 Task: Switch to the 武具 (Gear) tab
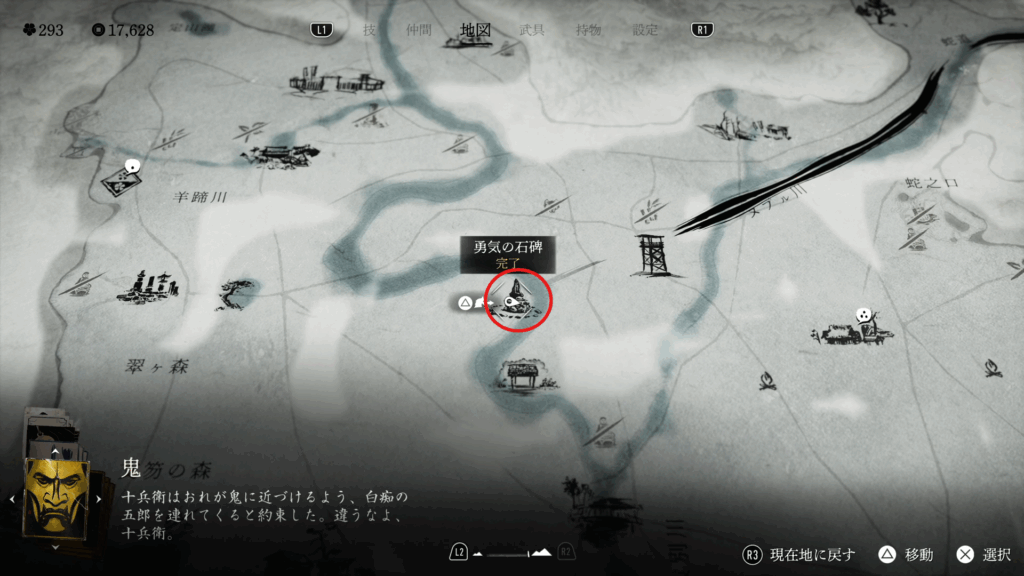pos(532,30)
